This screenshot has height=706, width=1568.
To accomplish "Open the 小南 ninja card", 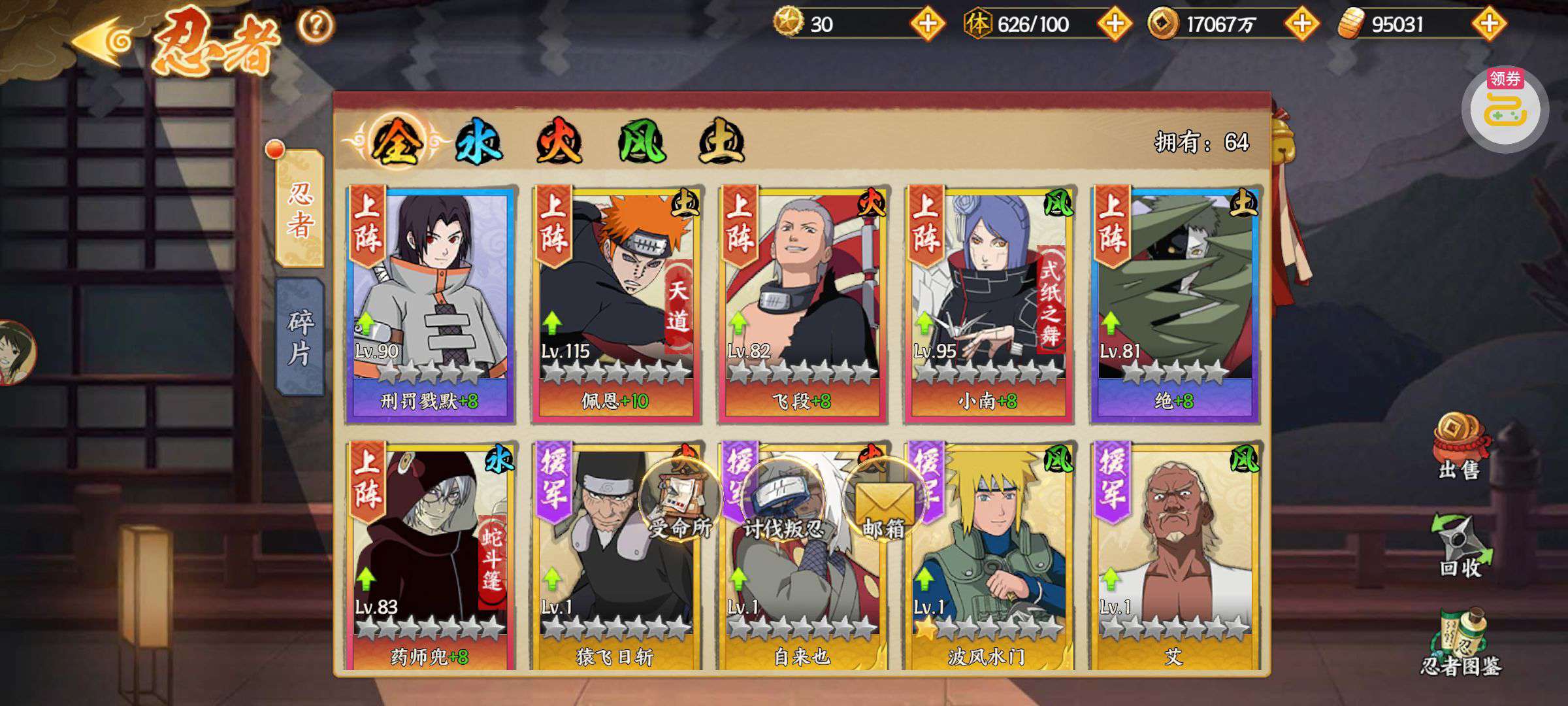I will 988,304.
